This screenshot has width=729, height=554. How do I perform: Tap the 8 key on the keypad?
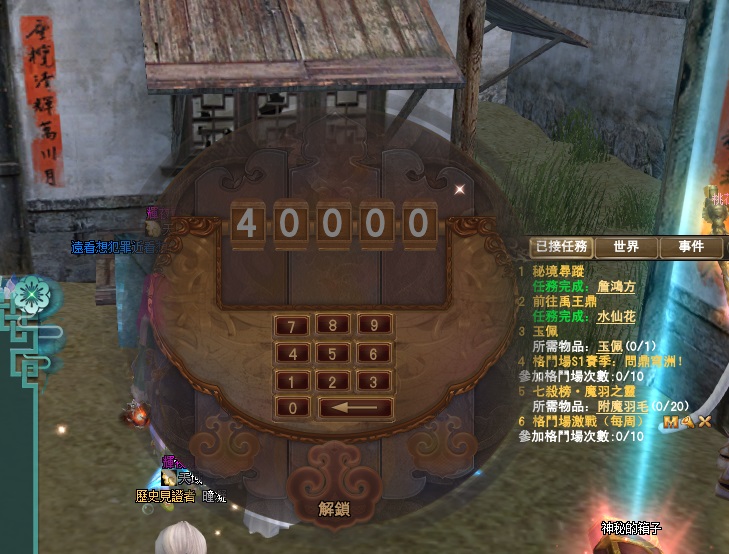click(x=332, y=325)
